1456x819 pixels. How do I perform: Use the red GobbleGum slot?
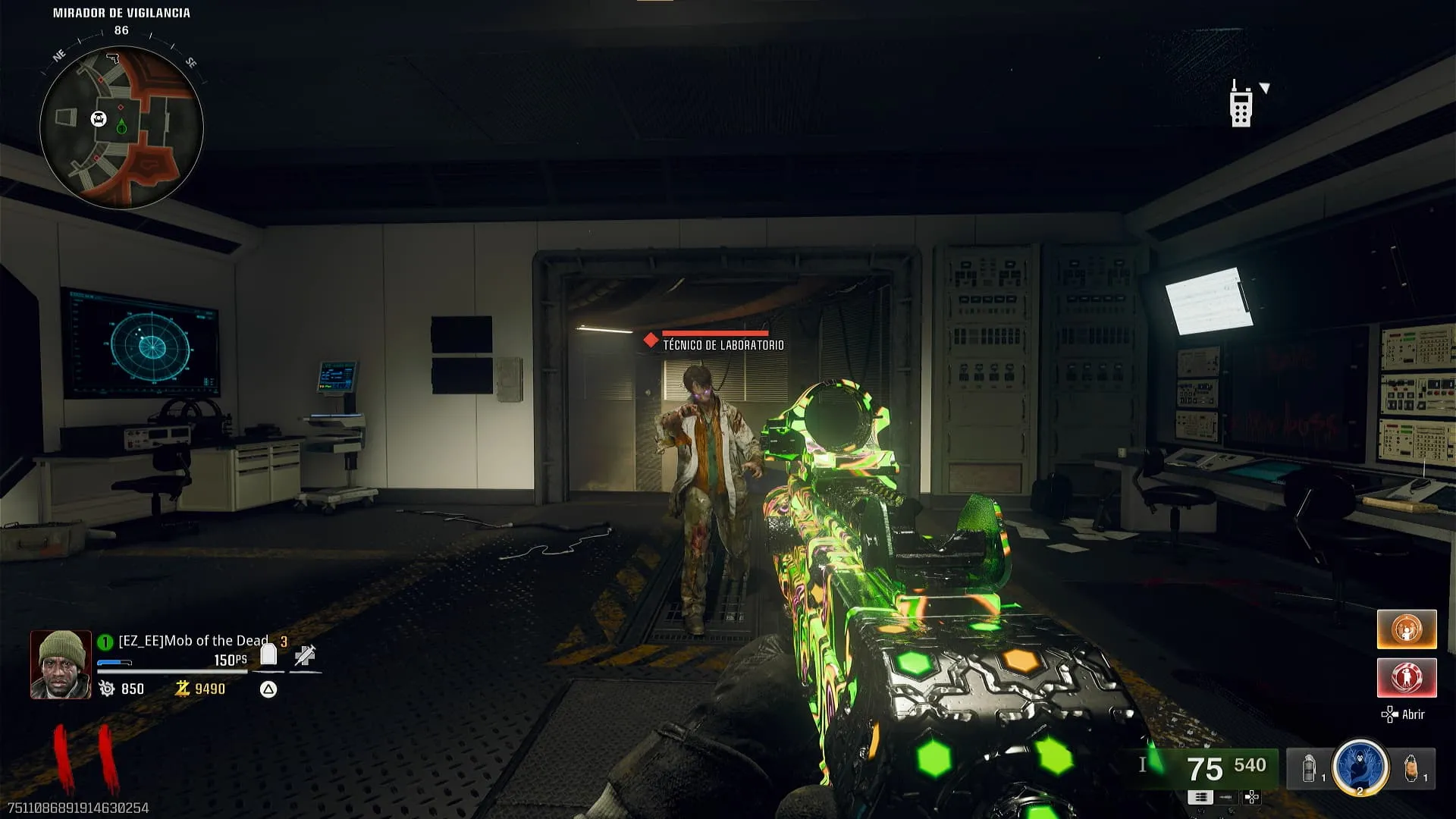click(x=1407, y=677)
